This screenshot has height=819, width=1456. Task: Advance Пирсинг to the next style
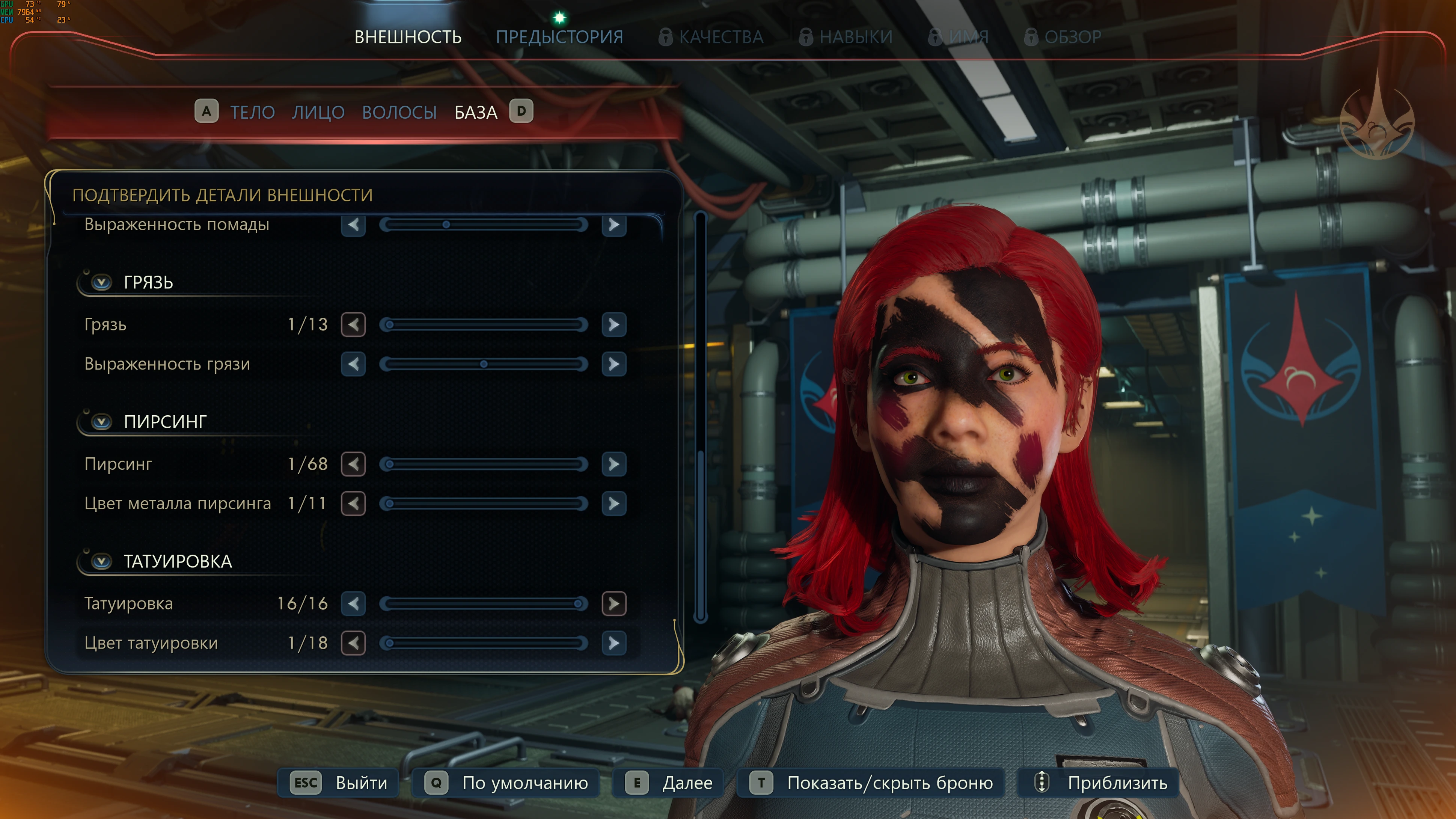pos(614,464)
